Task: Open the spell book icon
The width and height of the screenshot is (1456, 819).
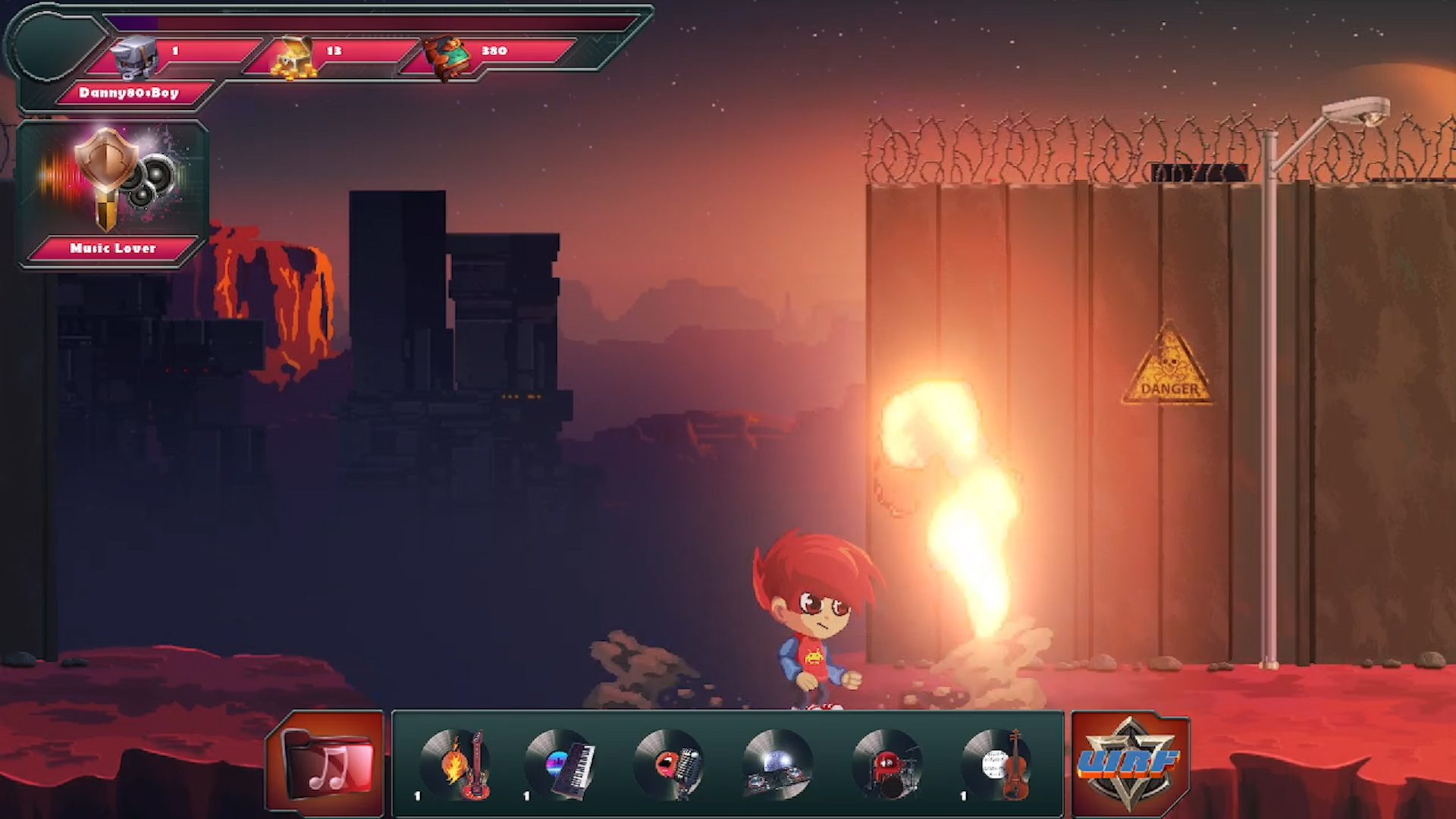Action: tap(448, 58)
